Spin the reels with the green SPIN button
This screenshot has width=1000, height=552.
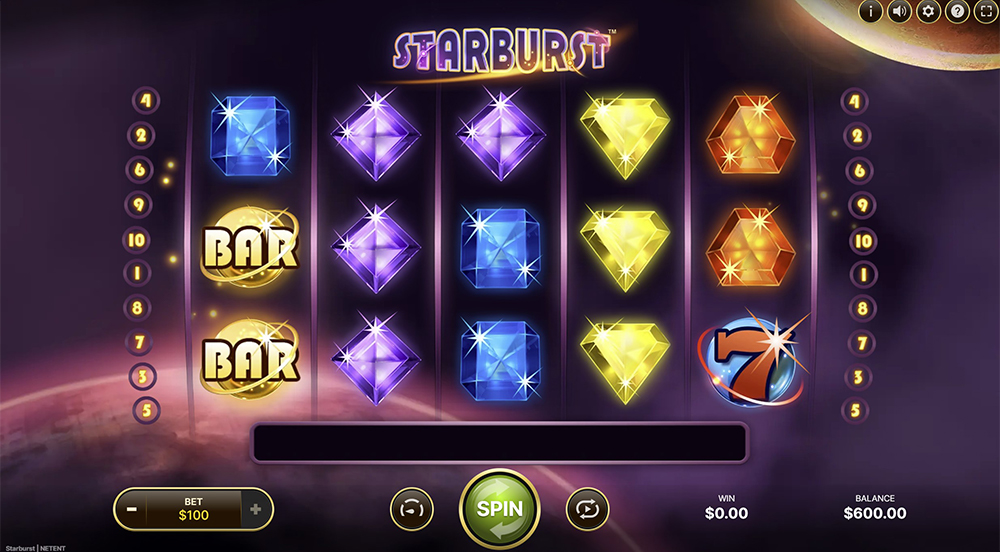tap(499, 508)
